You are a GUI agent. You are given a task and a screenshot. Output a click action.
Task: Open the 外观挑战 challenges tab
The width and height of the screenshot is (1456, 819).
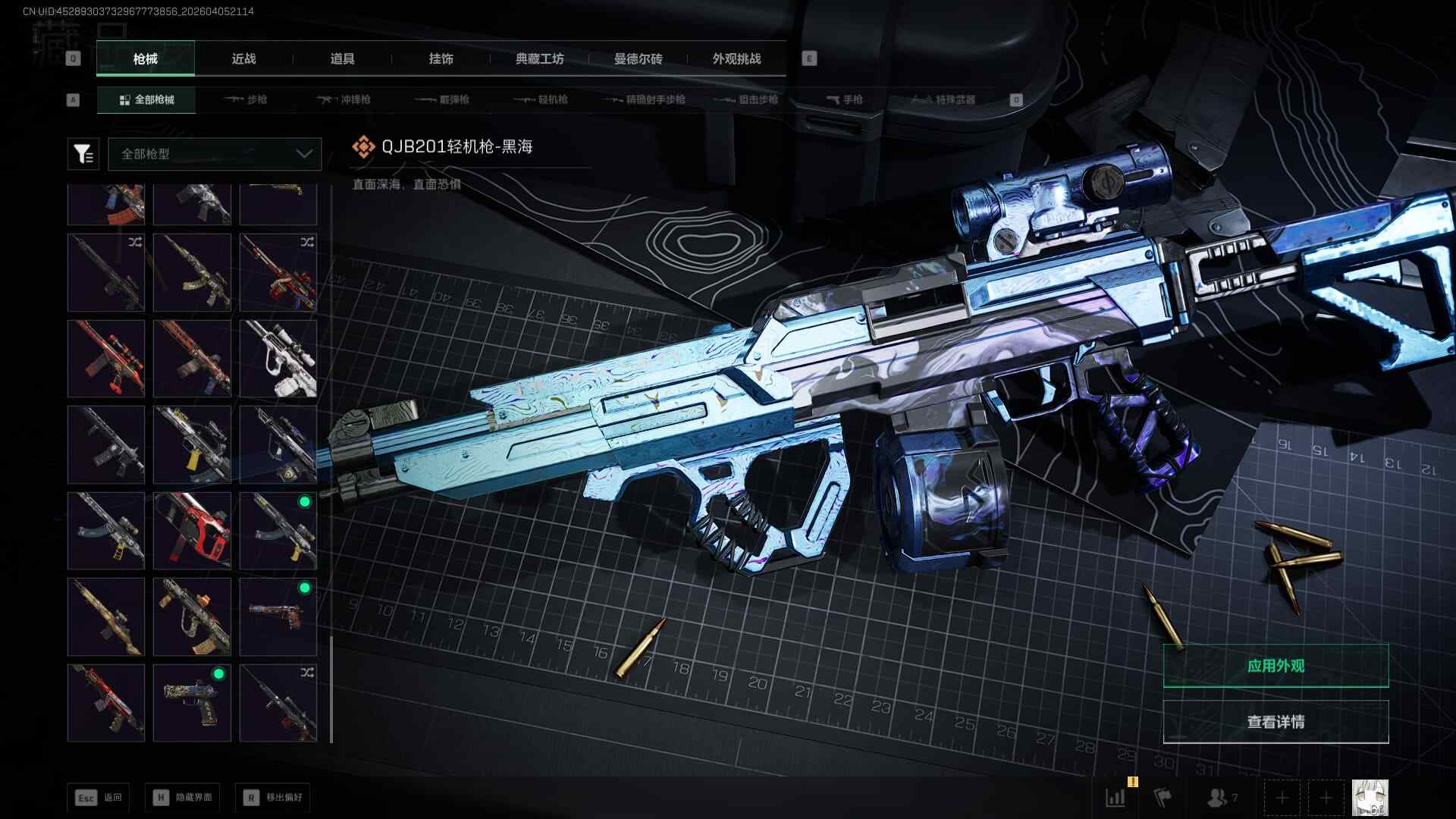(x=736, y=58)
